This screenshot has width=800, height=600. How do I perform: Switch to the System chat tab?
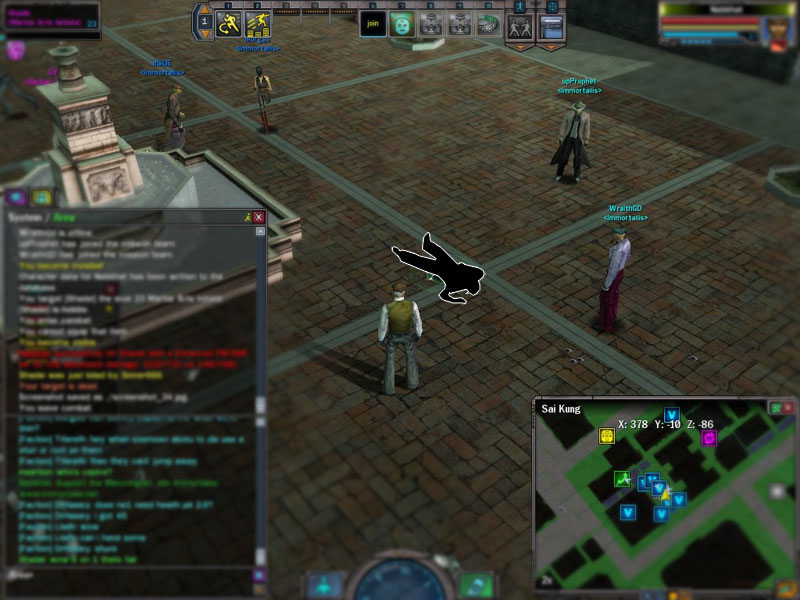pyautogui.click(x=21, y=217)
